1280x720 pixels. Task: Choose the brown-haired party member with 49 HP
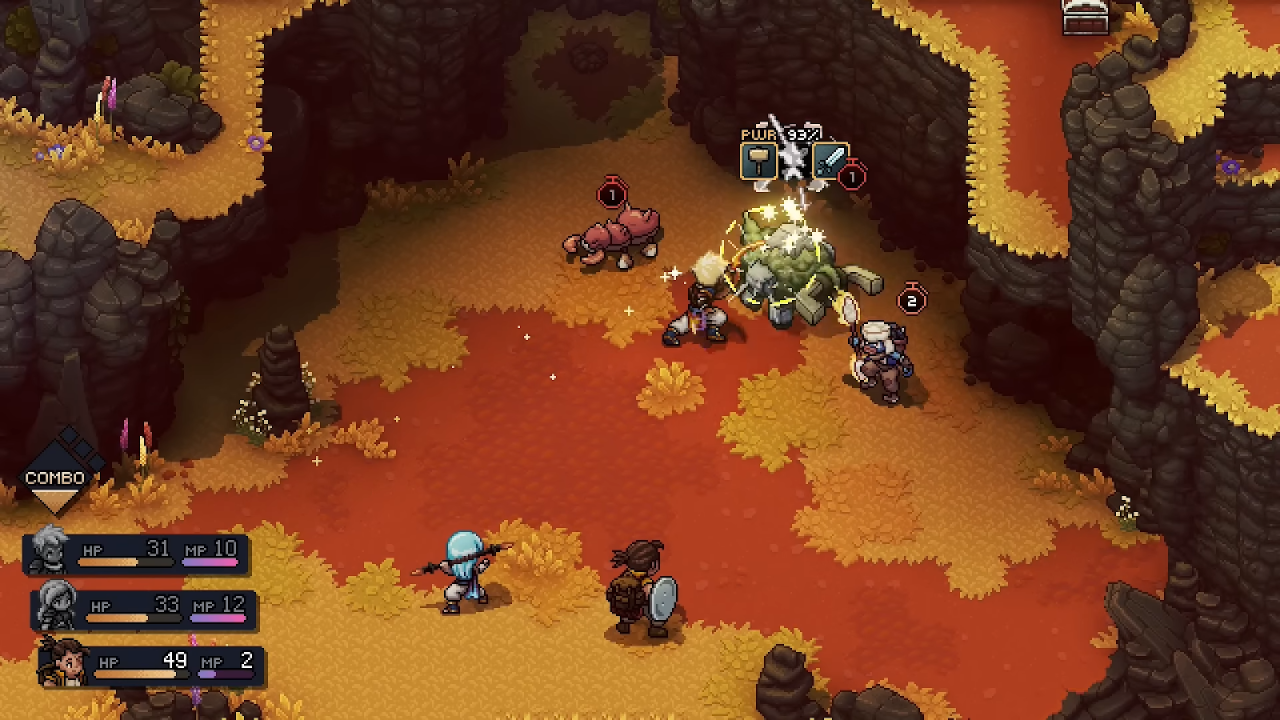(62, 661)
